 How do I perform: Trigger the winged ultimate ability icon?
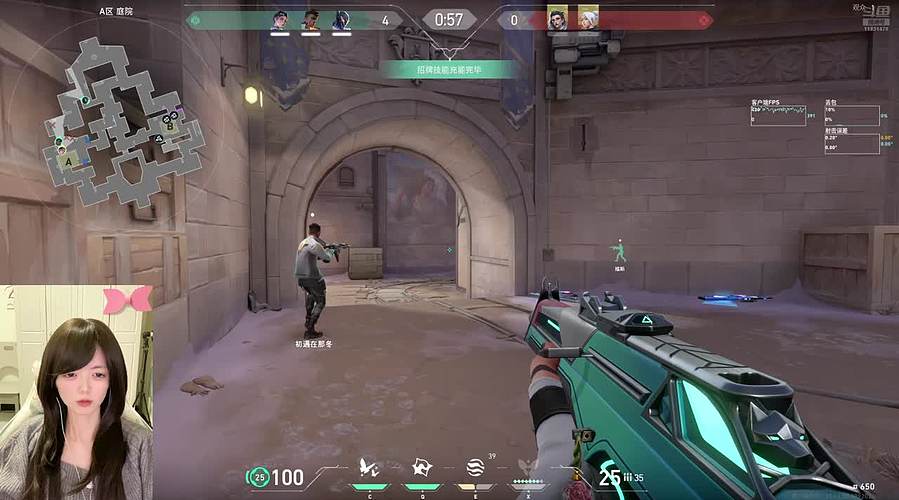pos(529,468)
